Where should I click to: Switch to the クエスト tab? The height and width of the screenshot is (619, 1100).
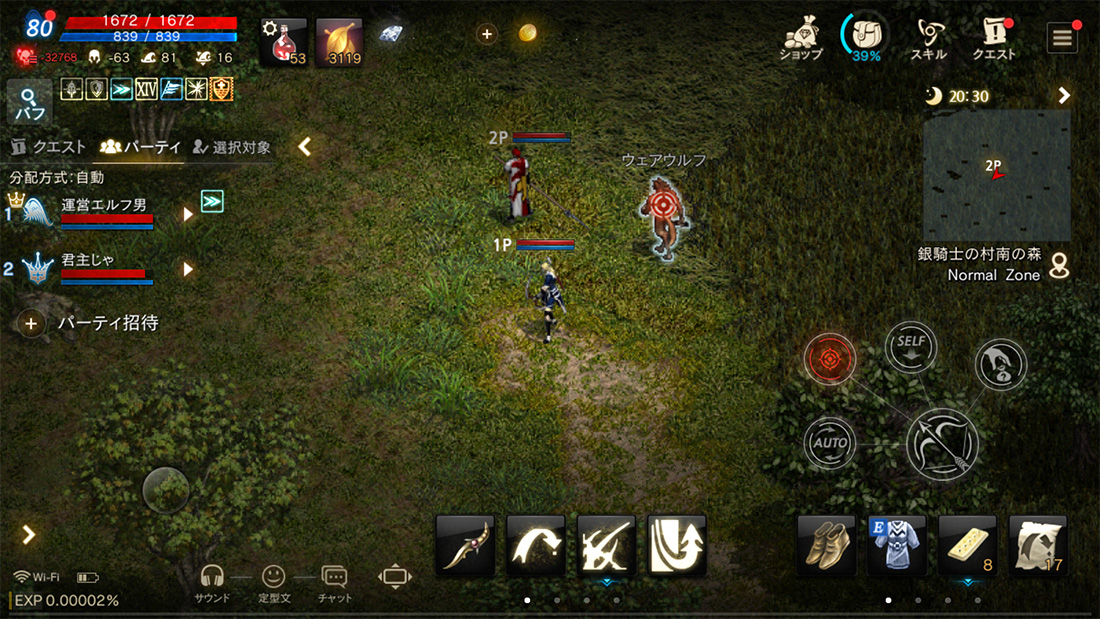48,147
